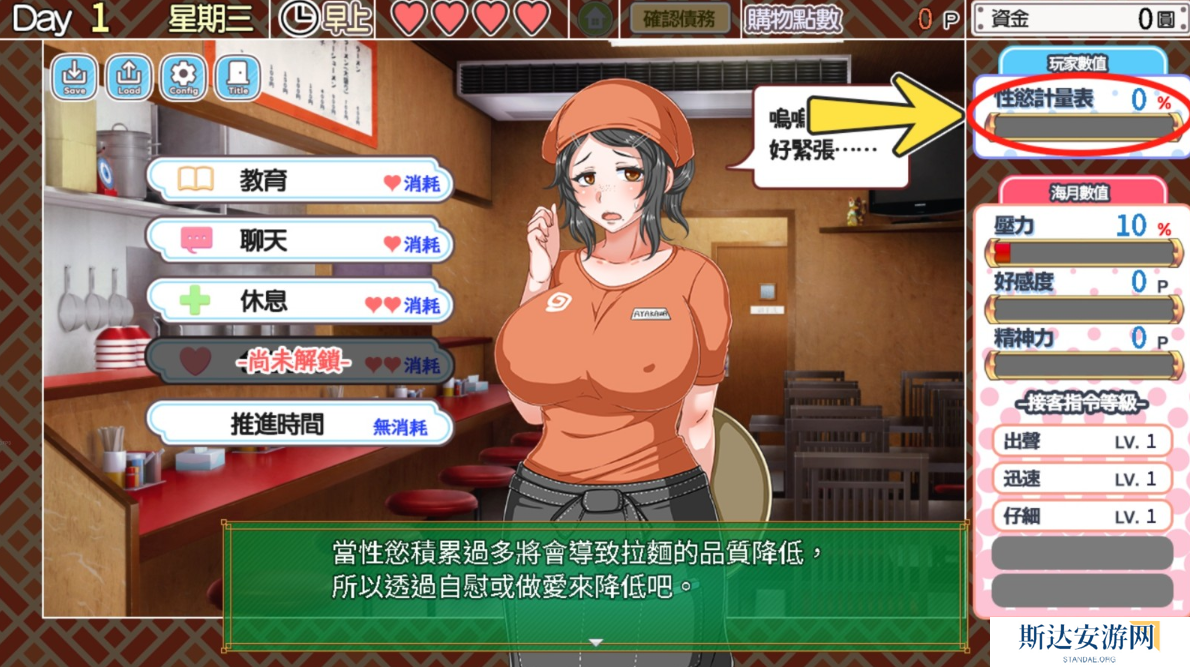Select the 迅速 LV. 1 command
Image resolution: width=1190 pixels, height=667 pixels.
(x=1082, y=478)
